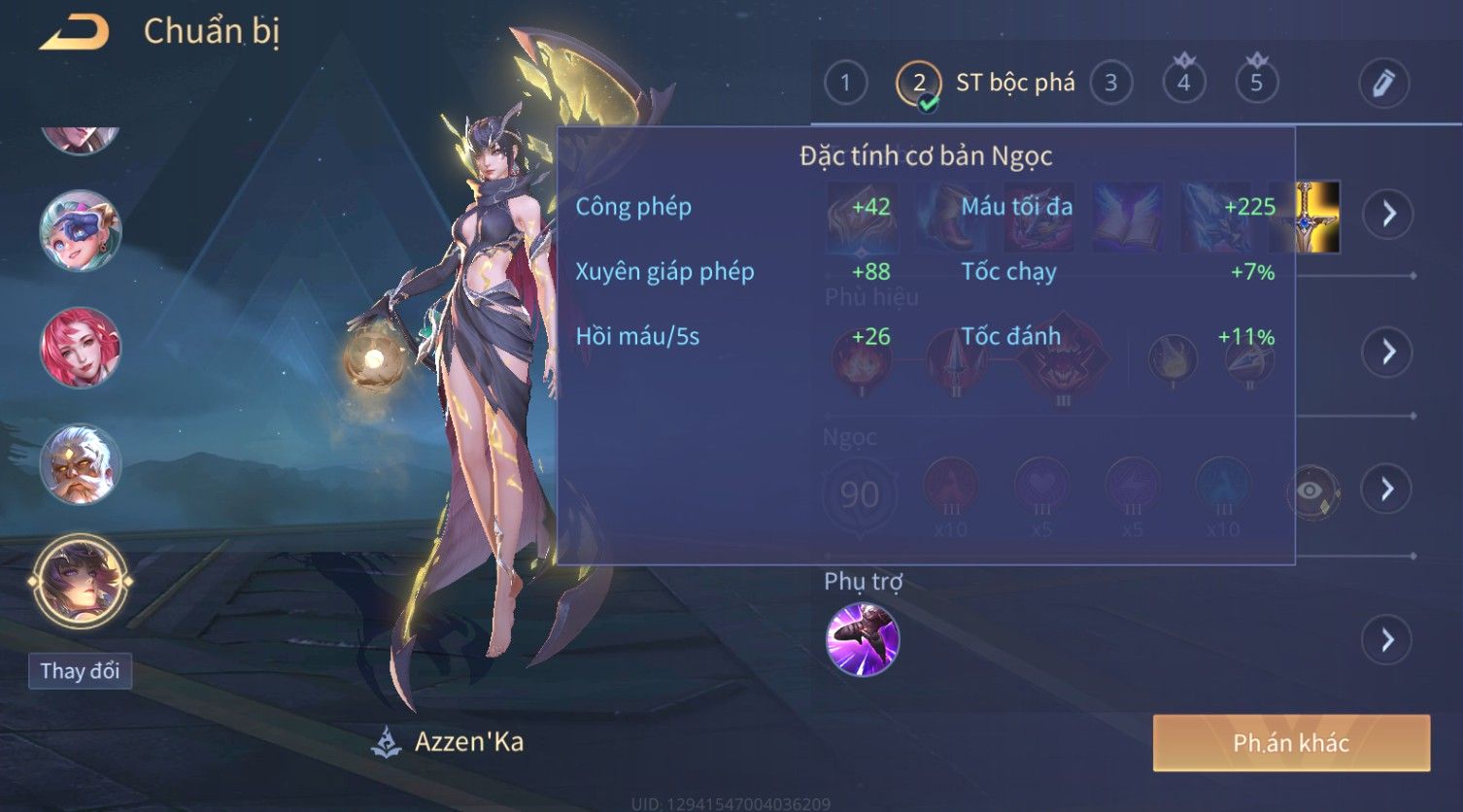The width and height of the screenshot is (1463, 812).
Task: Click the Thay đổi hero button
Action: coord(80,671)
